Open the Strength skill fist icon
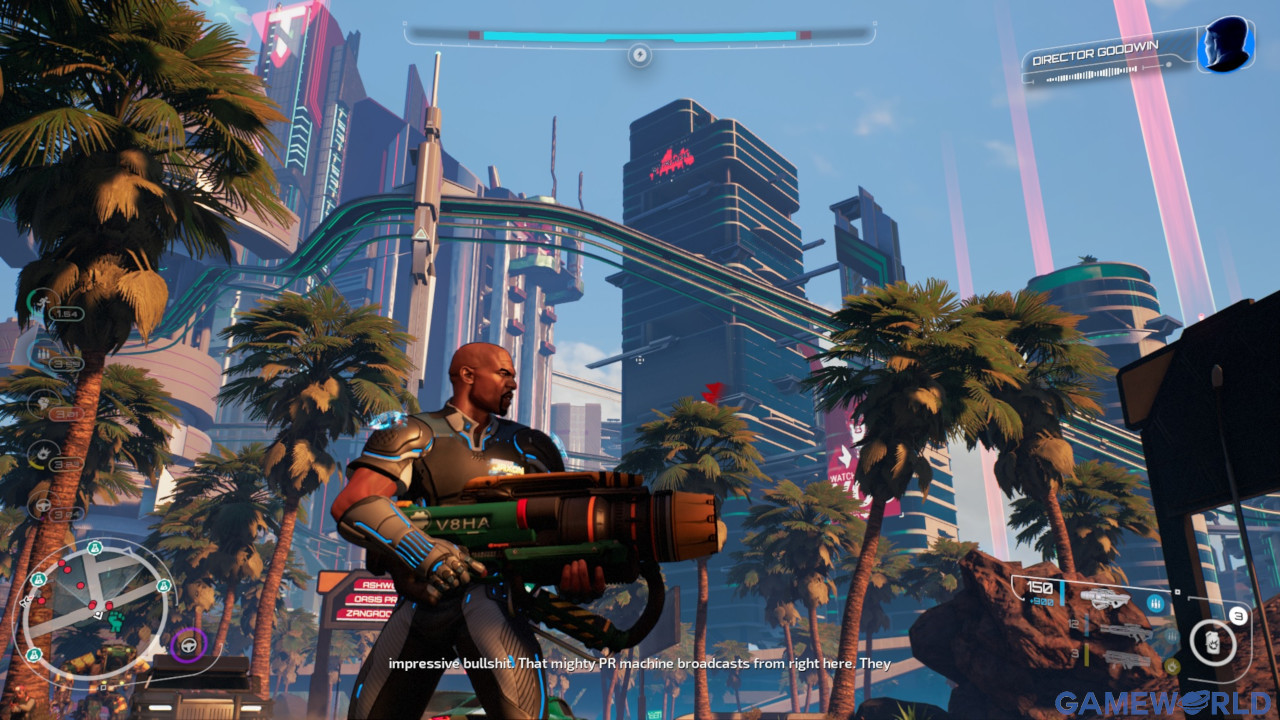This screenshot has height=720, width=1280. tap(43, 404)
